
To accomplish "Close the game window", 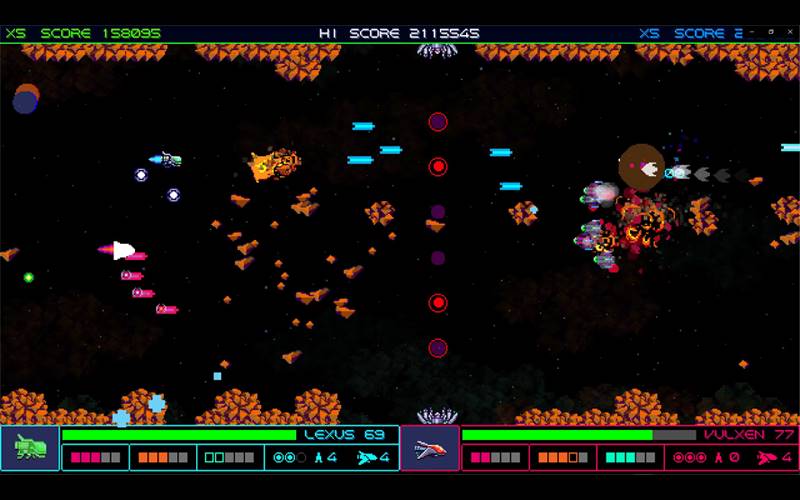I will (x=788, y=32).
